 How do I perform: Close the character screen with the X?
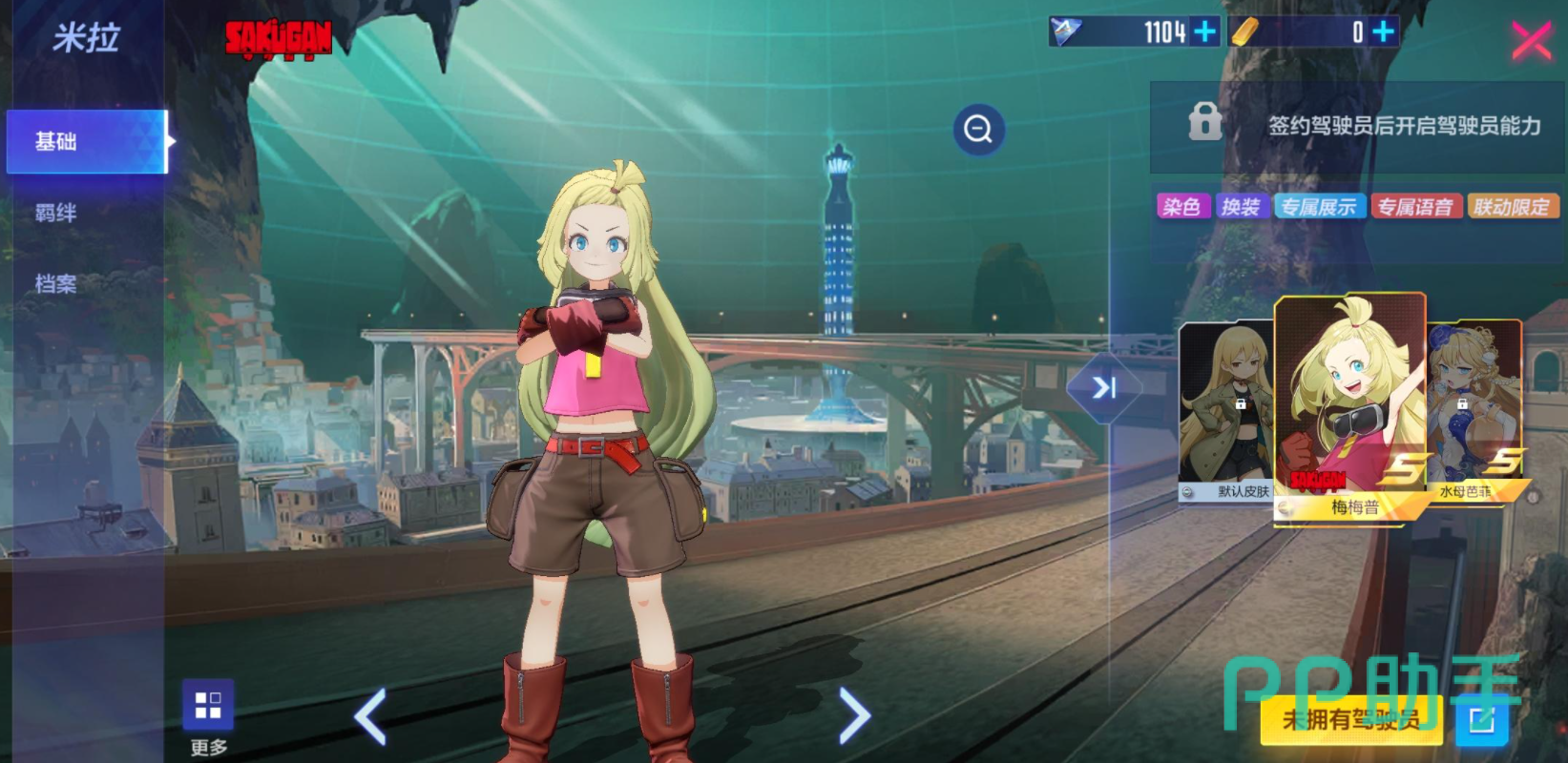coord(1531,41)
